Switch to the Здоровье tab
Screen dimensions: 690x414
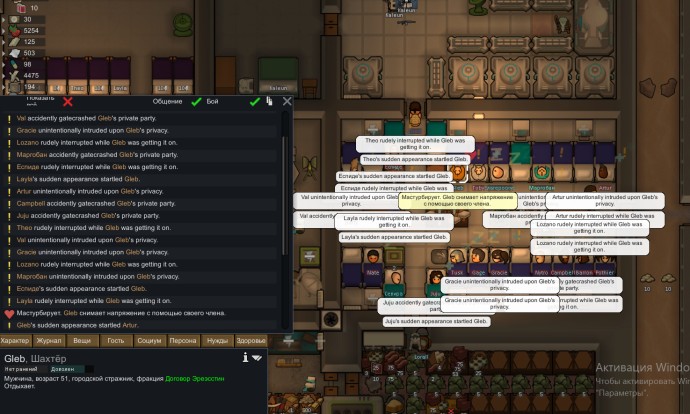pos(250,341)
